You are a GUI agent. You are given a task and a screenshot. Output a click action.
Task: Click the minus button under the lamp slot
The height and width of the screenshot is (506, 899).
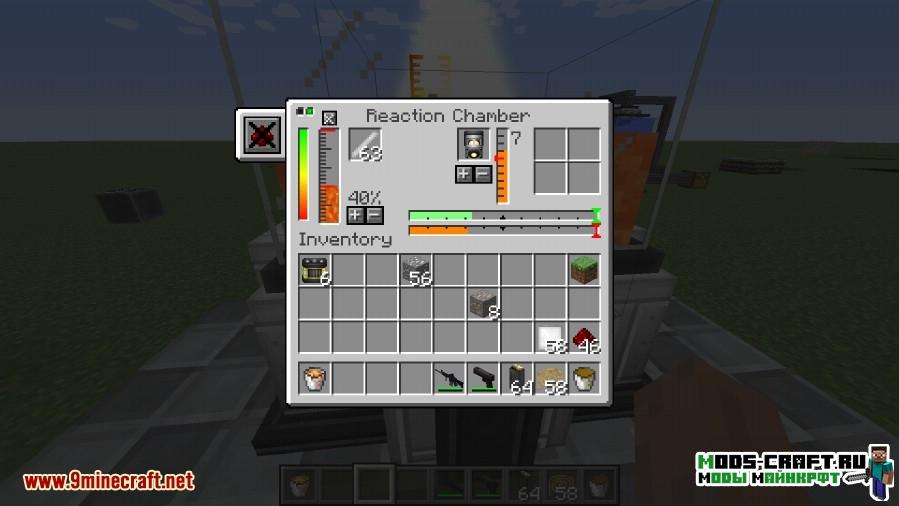point(481,174)
